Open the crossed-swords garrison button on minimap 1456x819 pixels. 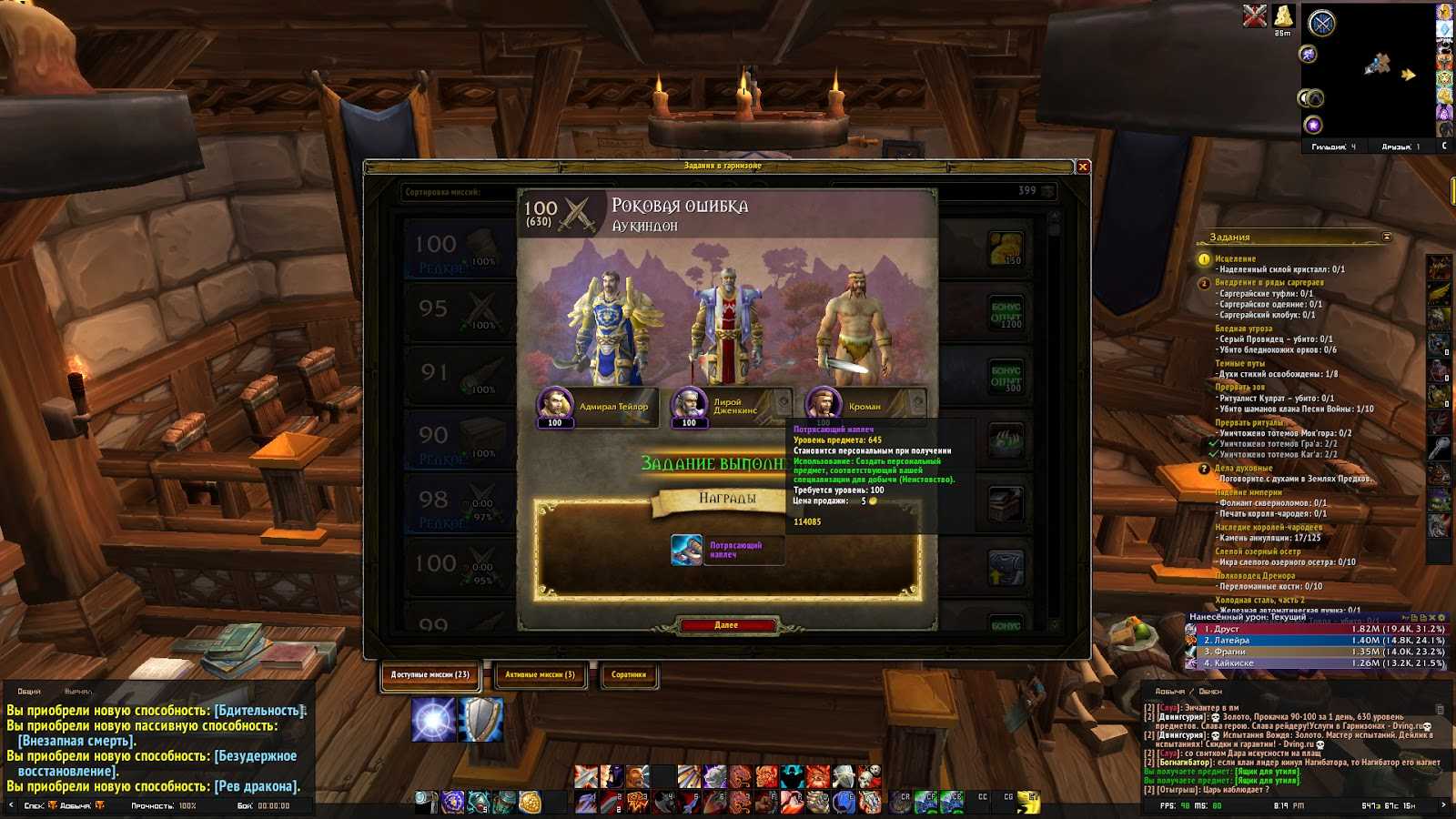1321,24
